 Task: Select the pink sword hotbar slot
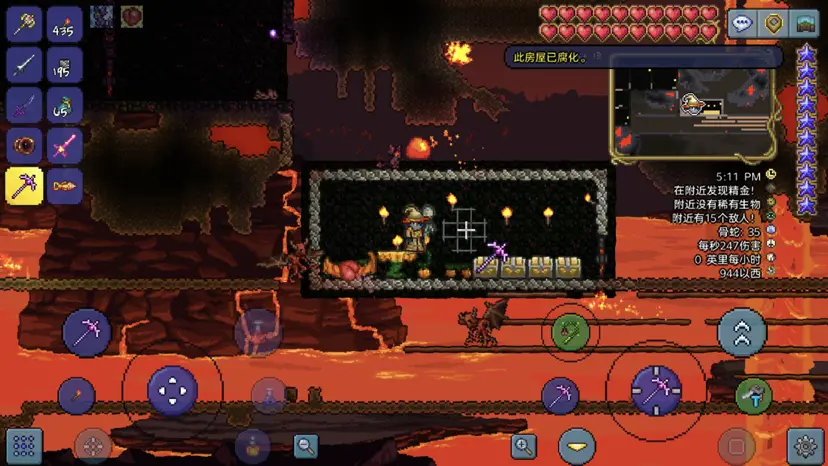[x=65, y=146]
